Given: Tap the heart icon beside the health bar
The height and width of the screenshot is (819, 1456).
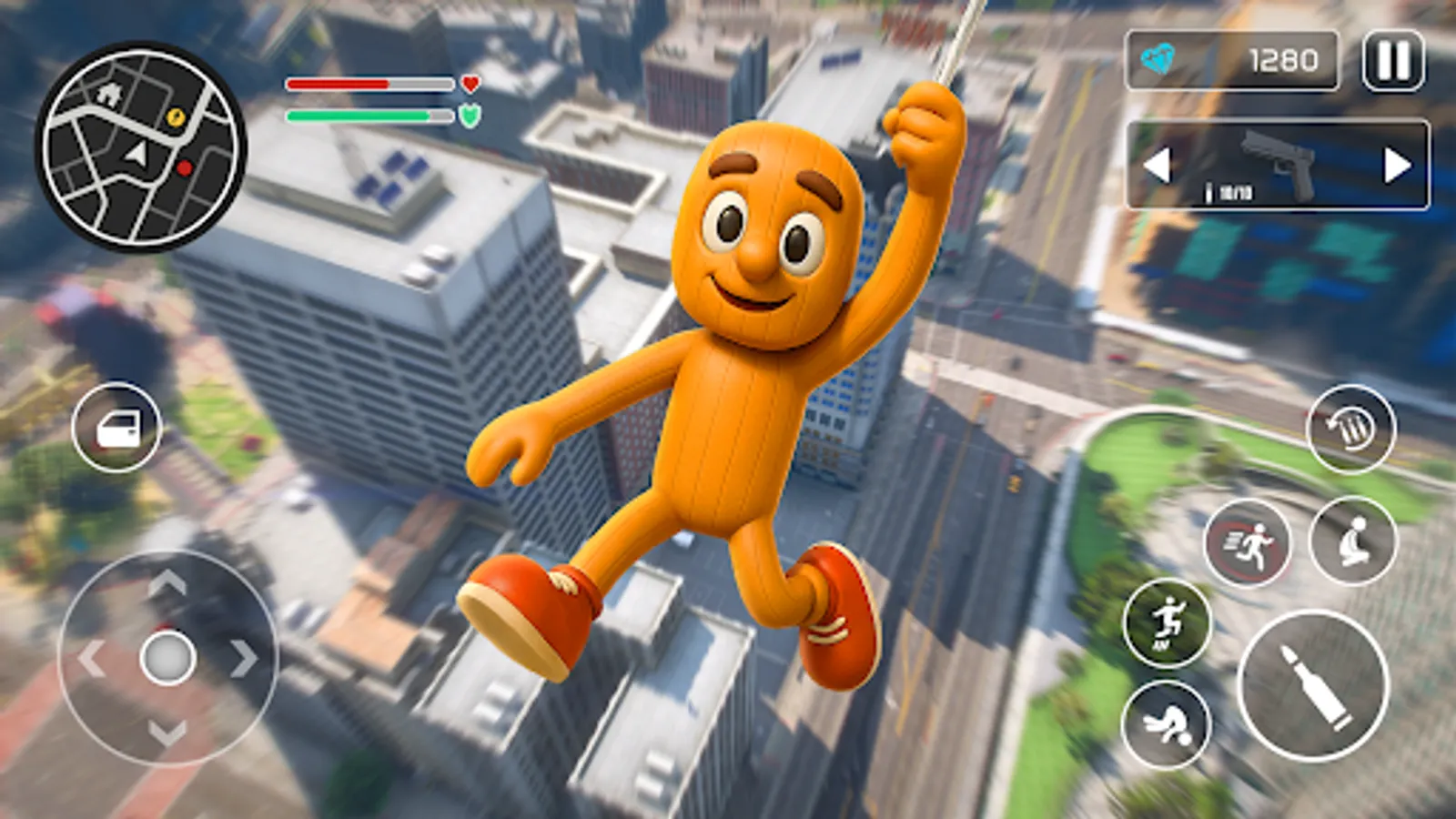Looking at the screenshot, I should [x=470, y=84].
